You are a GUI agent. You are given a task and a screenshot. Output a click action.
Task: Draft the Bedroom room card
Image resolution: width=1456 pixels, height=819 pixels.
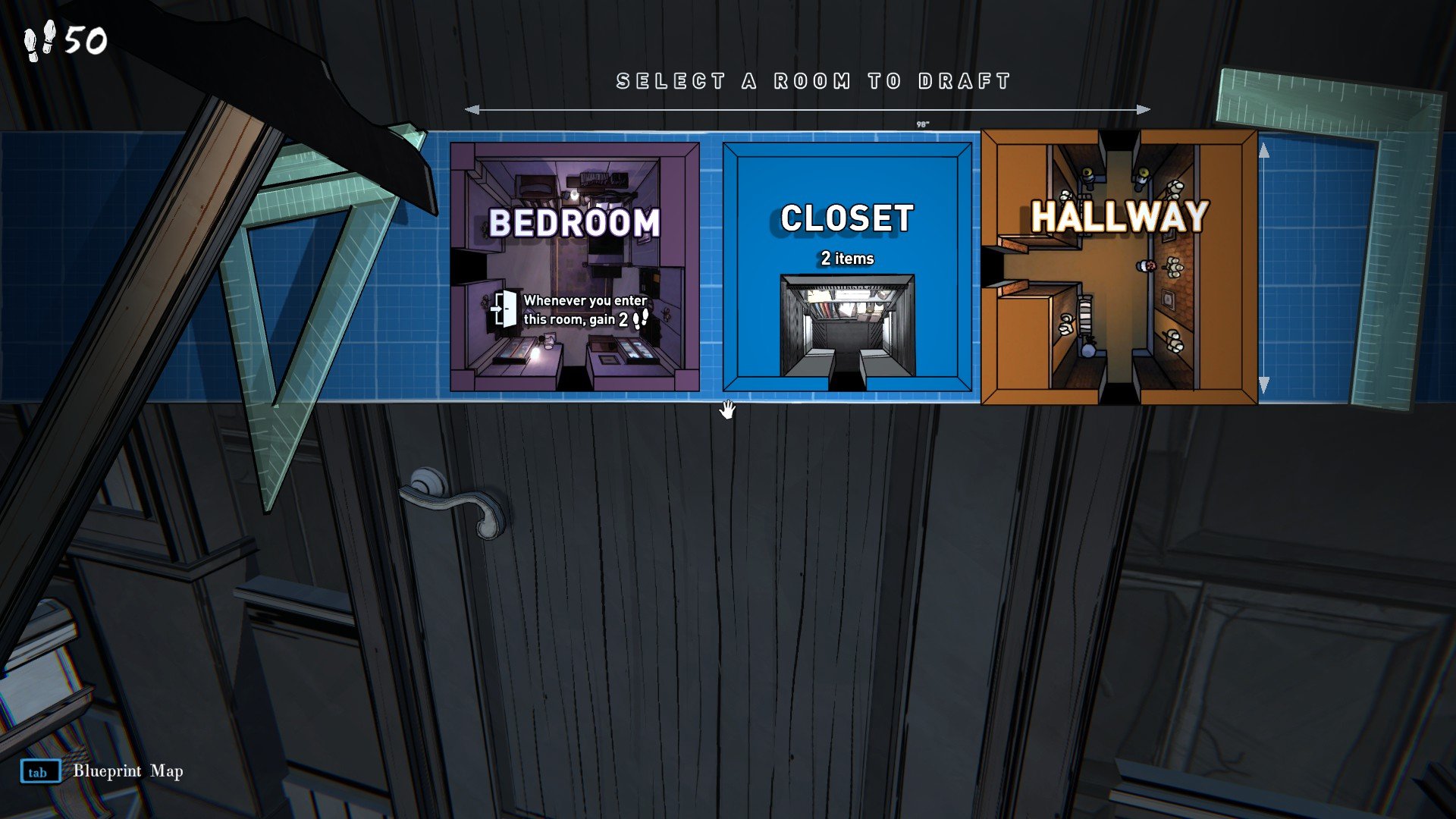(x=574, y=267)
